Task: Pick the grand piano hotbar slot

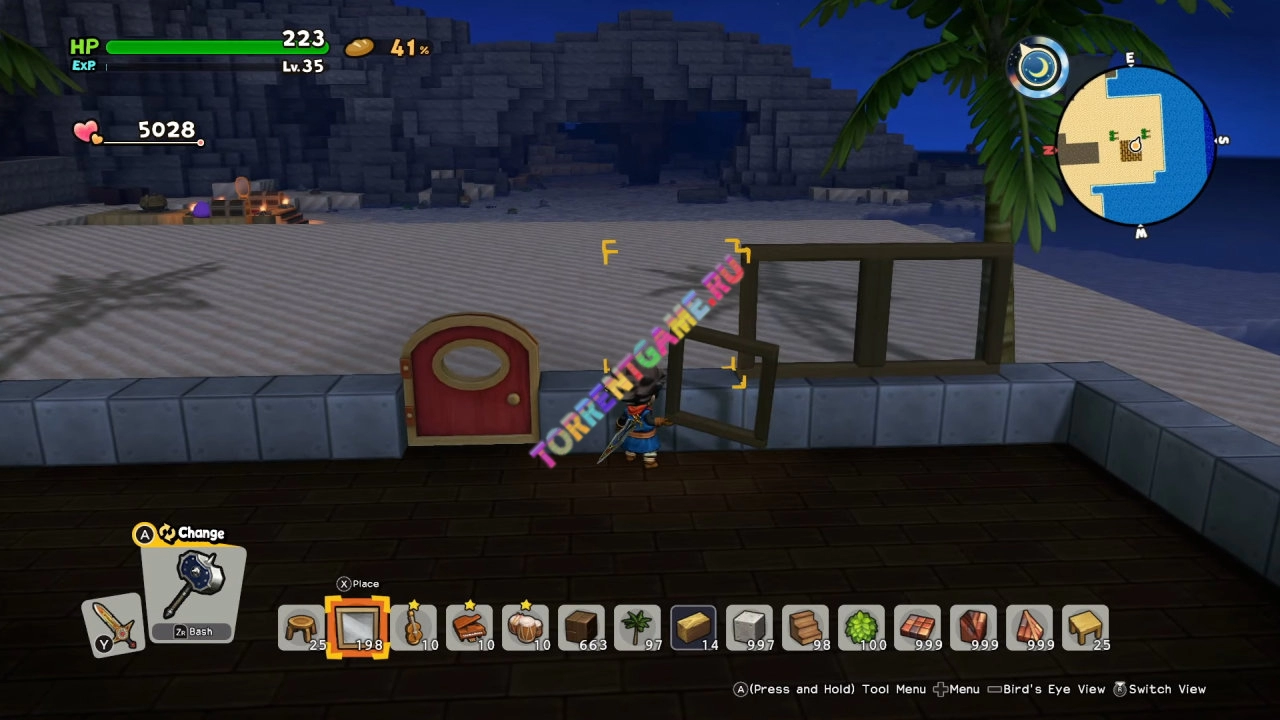Action: pos(469,629)
